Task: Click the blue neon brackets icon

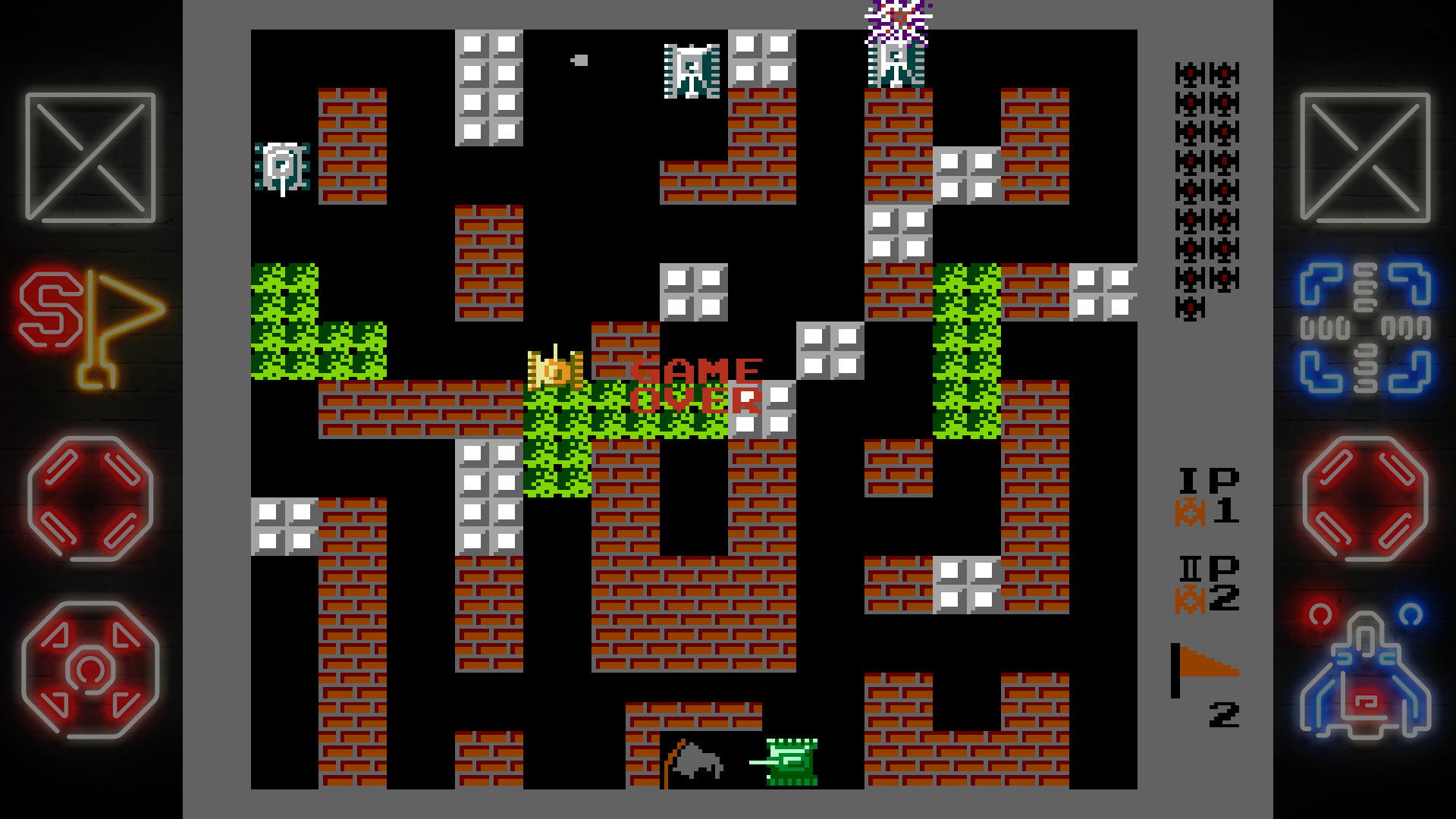Action: [x=1365, y=328]
